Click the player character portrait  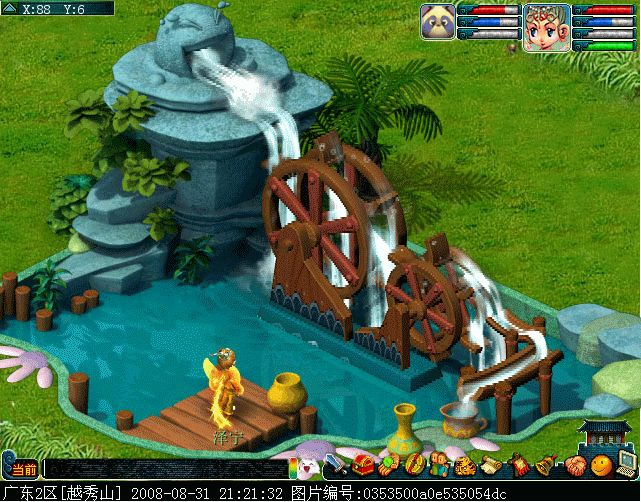(x=546, y=26)
